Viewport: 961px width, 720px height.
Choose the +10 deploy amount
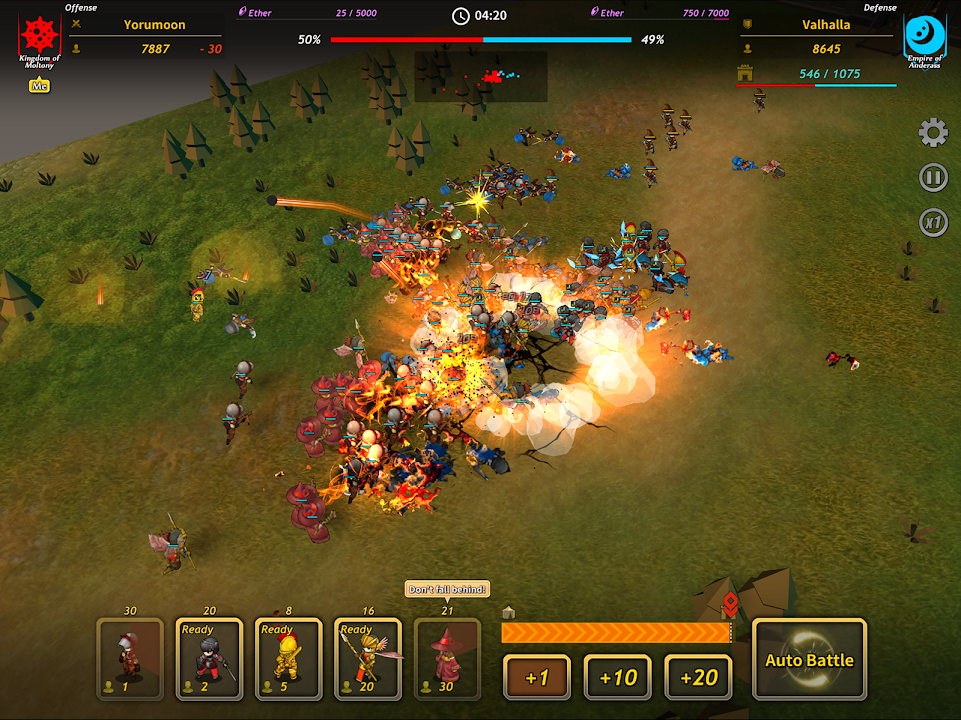[x=618, y=677]
